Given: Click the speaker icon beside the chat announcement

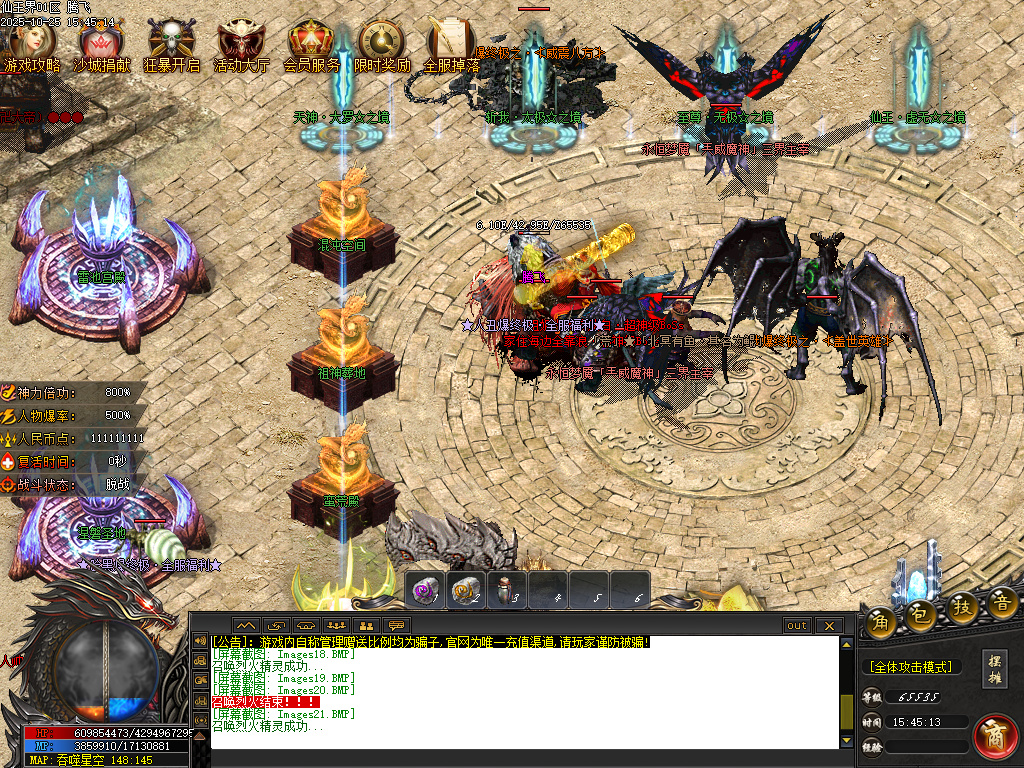Looking at the screenshot, I should [200, 641].
